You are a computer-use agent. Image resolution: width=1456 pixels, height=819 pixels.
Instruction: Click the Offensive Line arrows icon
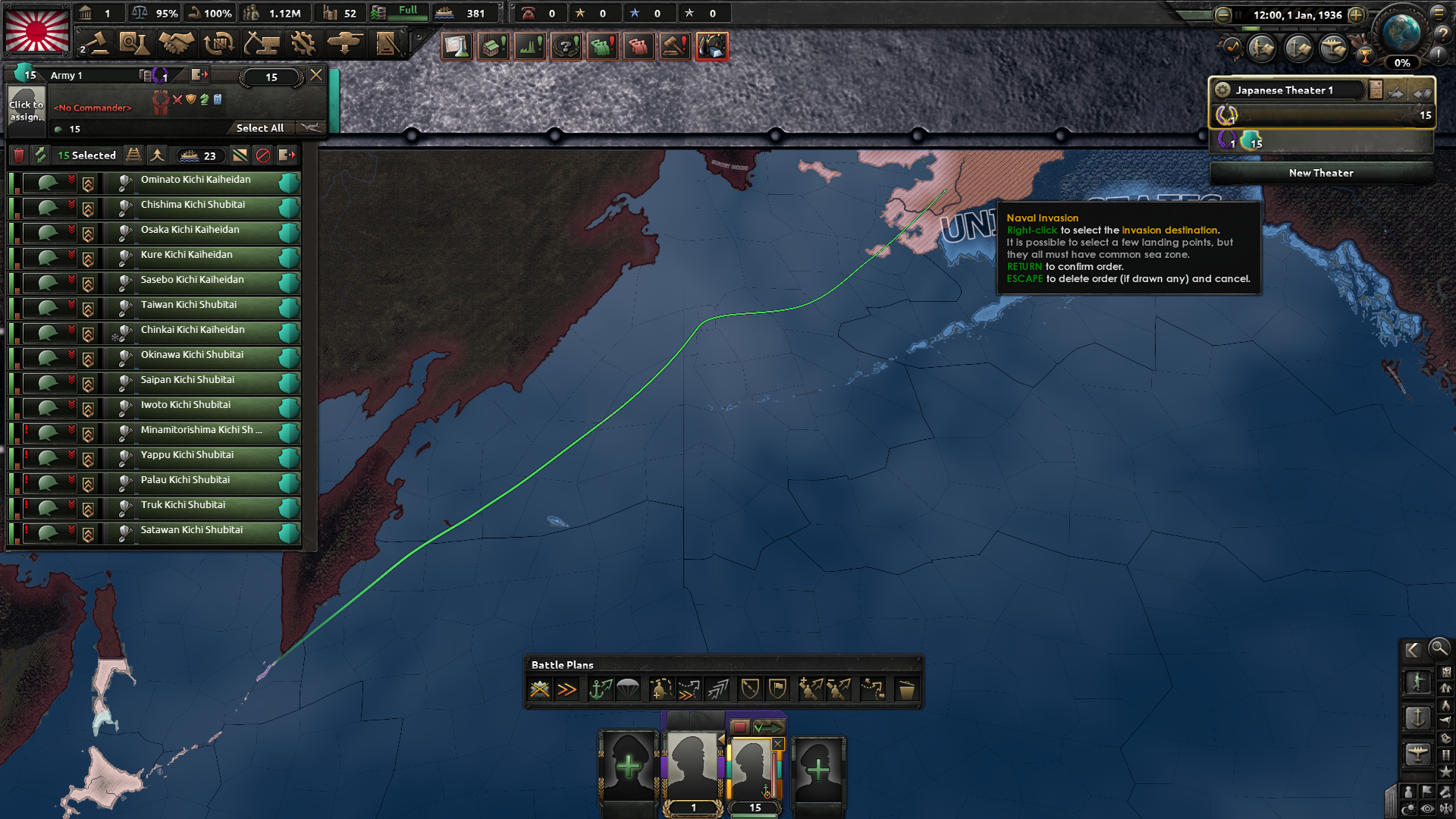[717, 689]
